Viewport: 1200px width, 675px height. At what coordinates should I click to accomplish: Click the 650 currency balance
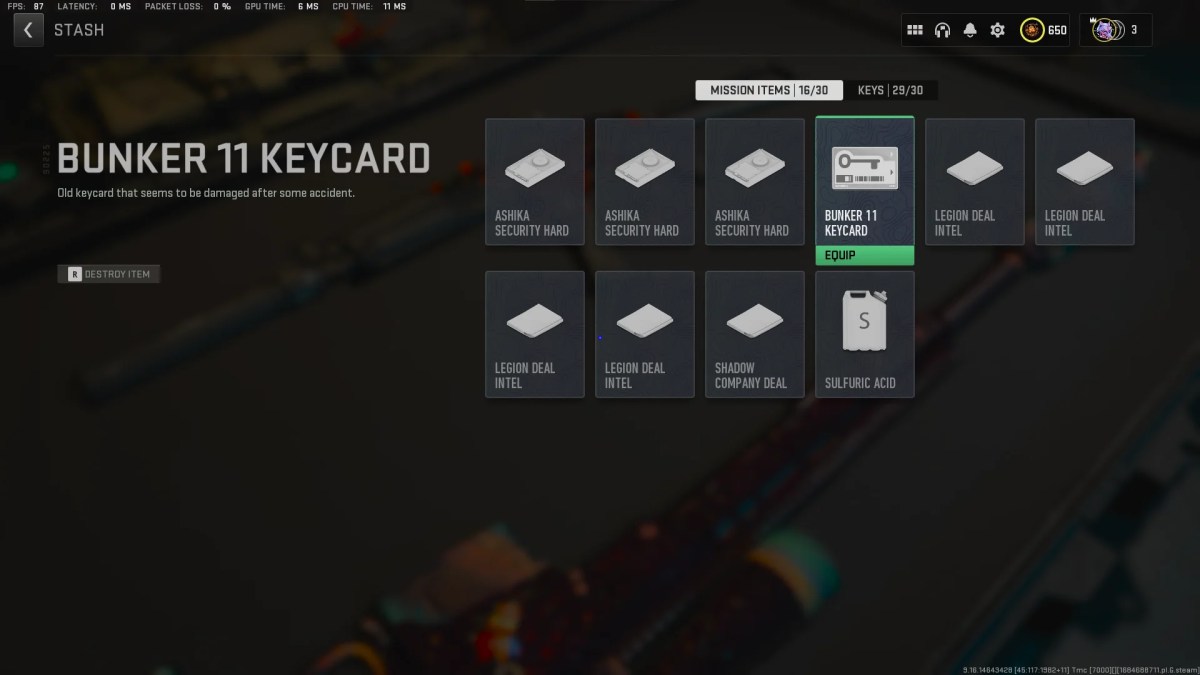[x=1044, y=30]
